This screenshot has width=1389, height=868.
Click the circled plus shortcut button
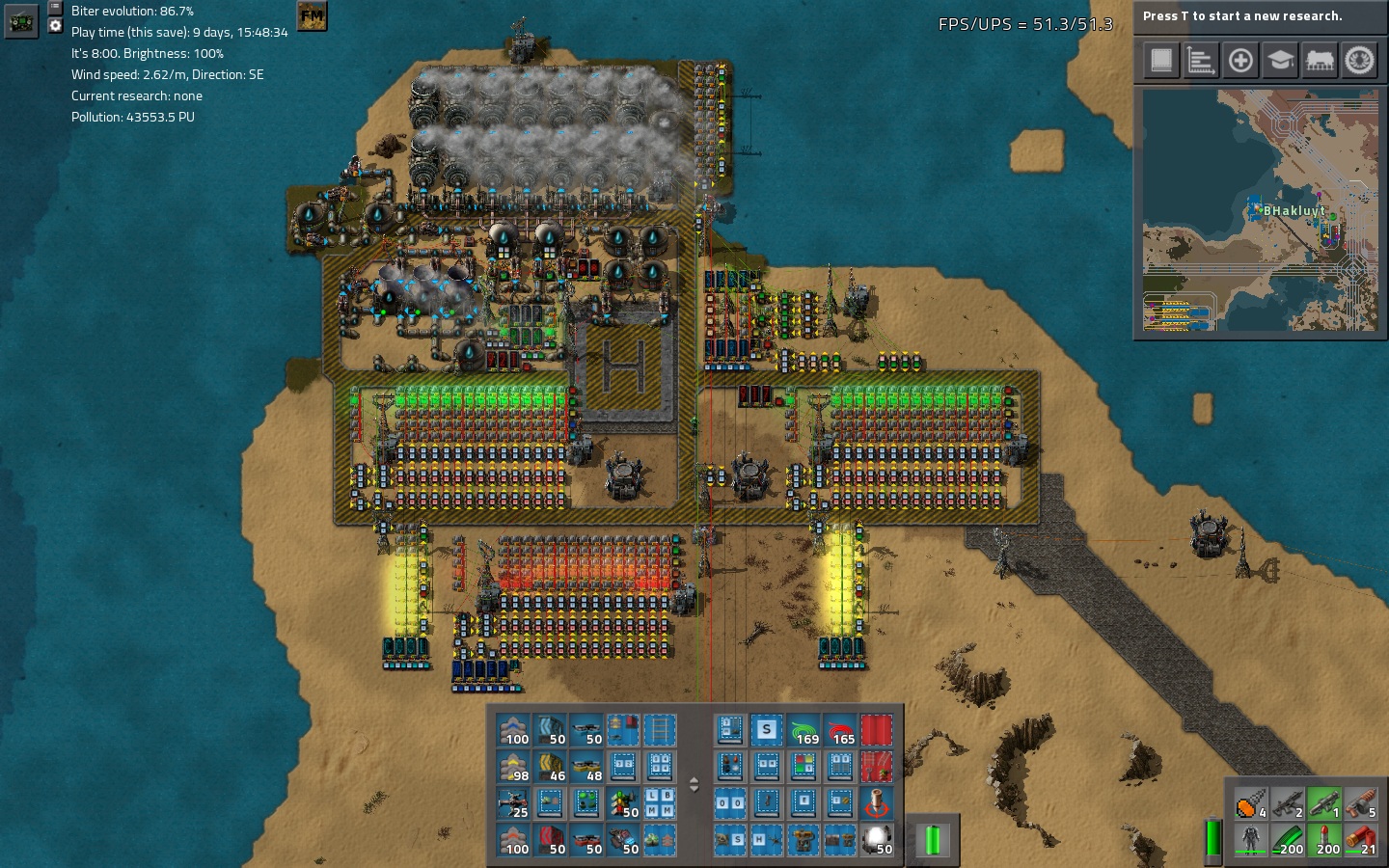point(1240,61)
